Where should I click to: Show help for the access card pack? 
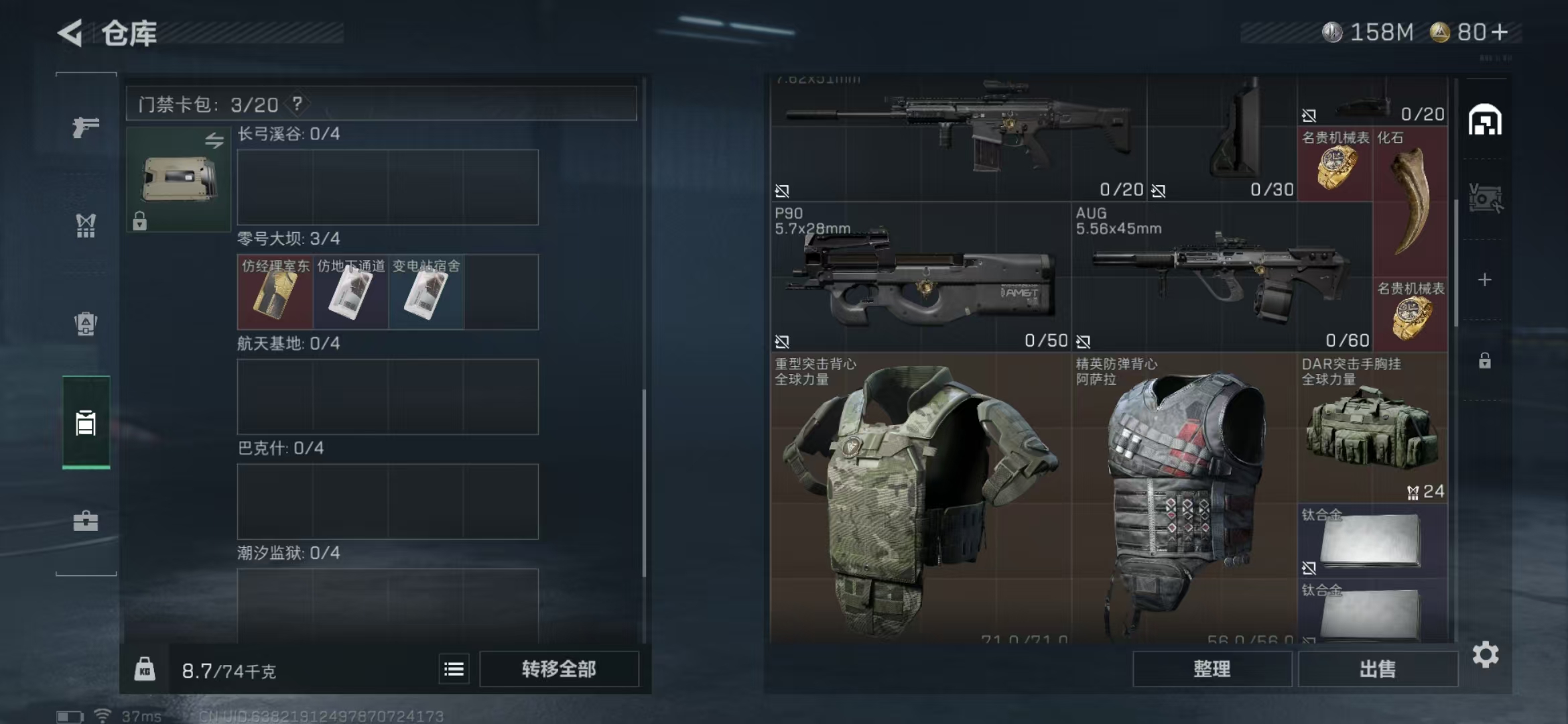[297, 104]
